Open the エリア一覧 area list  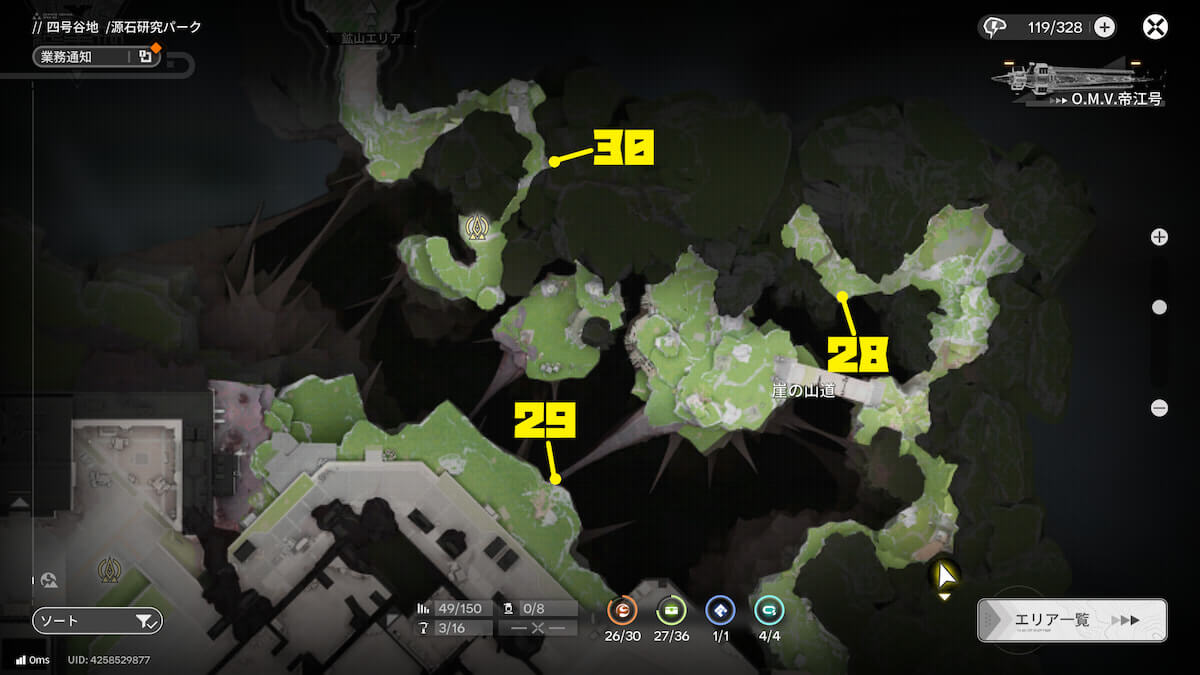tap(1072, 620)
